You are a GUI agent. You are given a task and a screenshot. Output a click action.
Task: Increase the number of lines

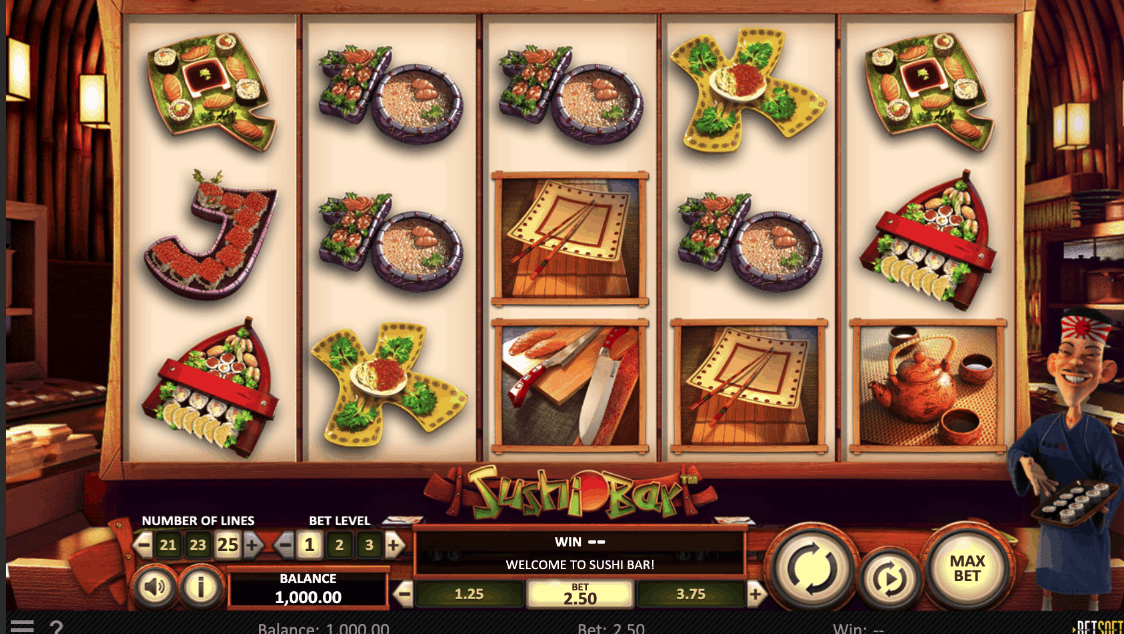(252, 545)
